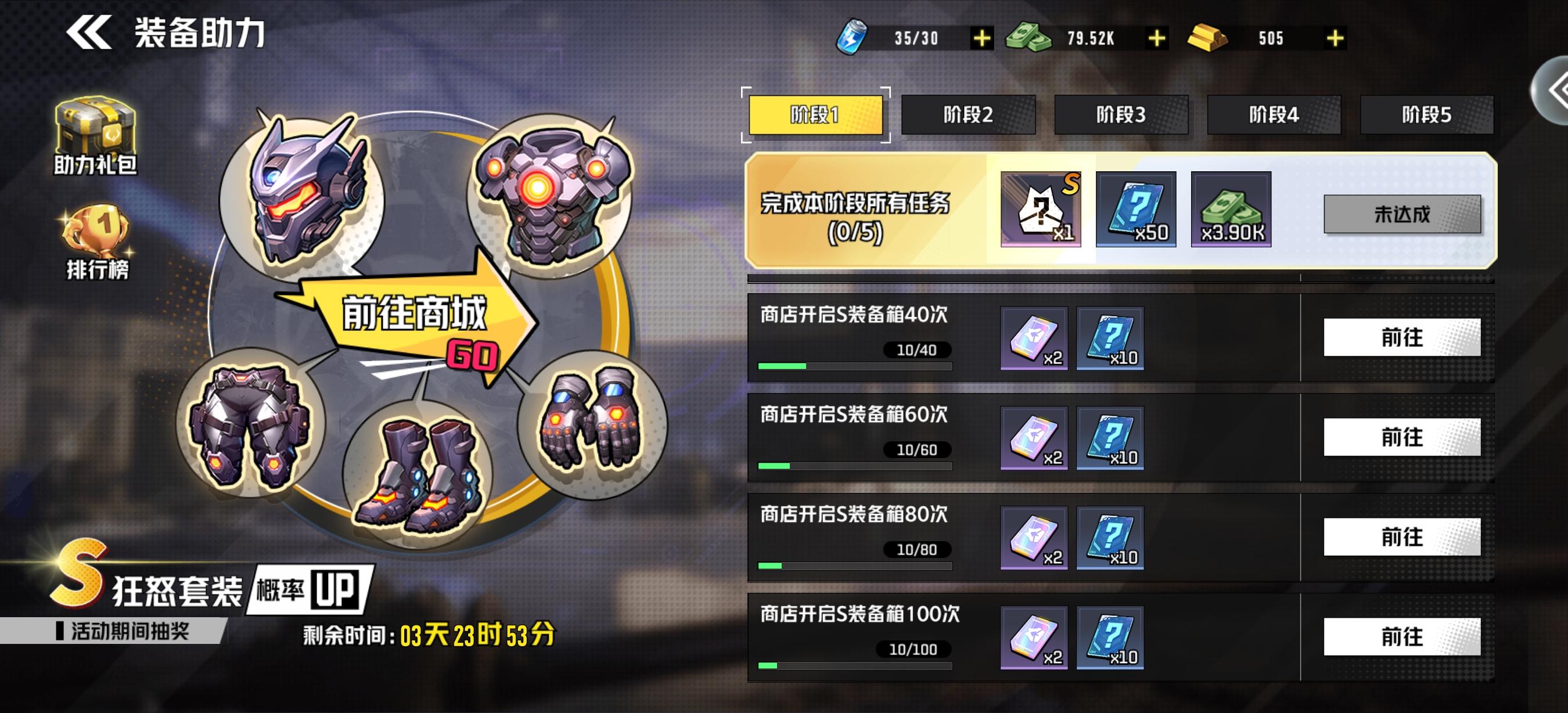Switch to the 阶段5 tab
This screenshot has height=713, width=1568.
[1427, 116]
